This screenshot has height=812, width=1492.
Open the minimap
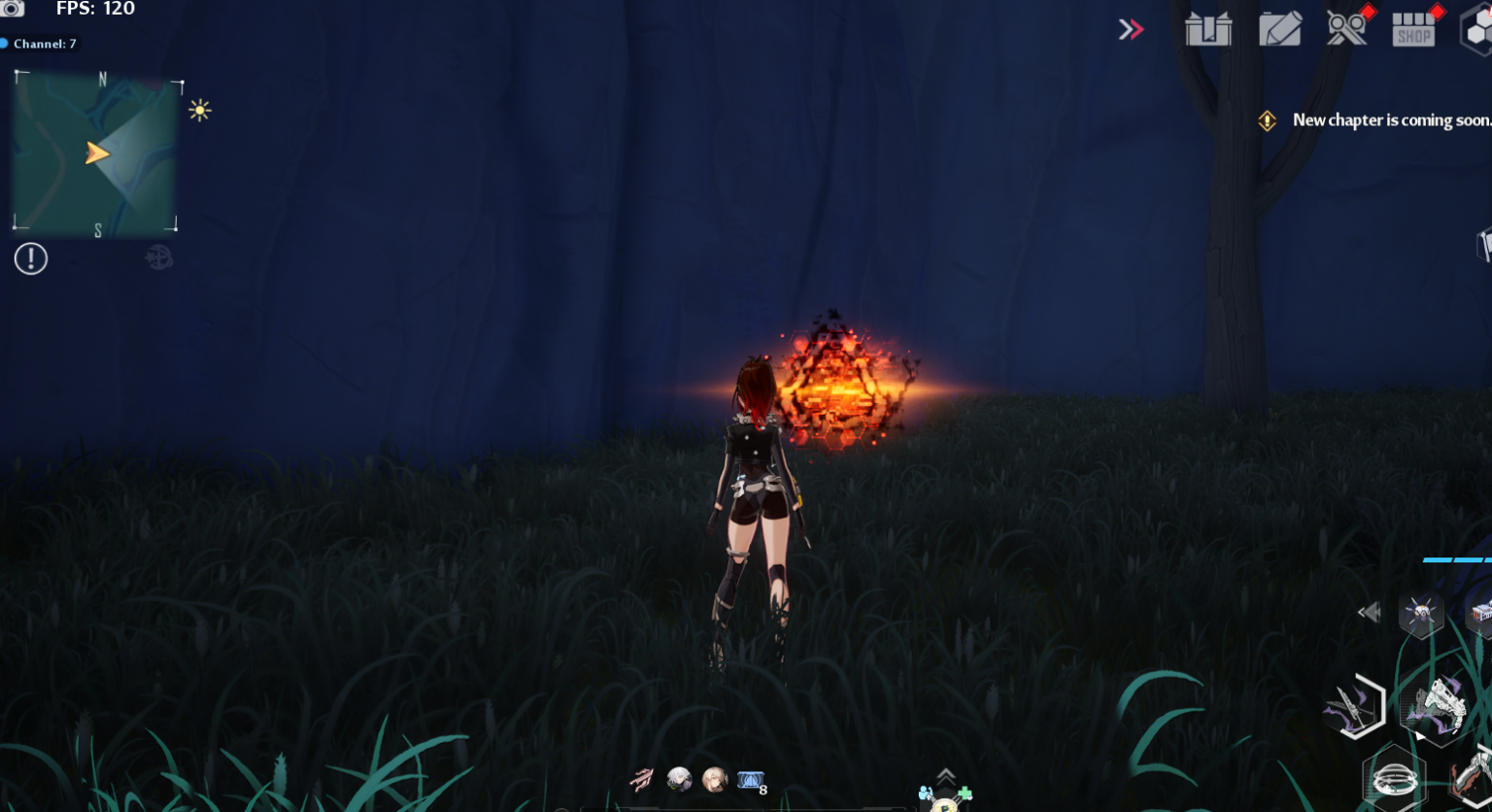tap(95, 154)
